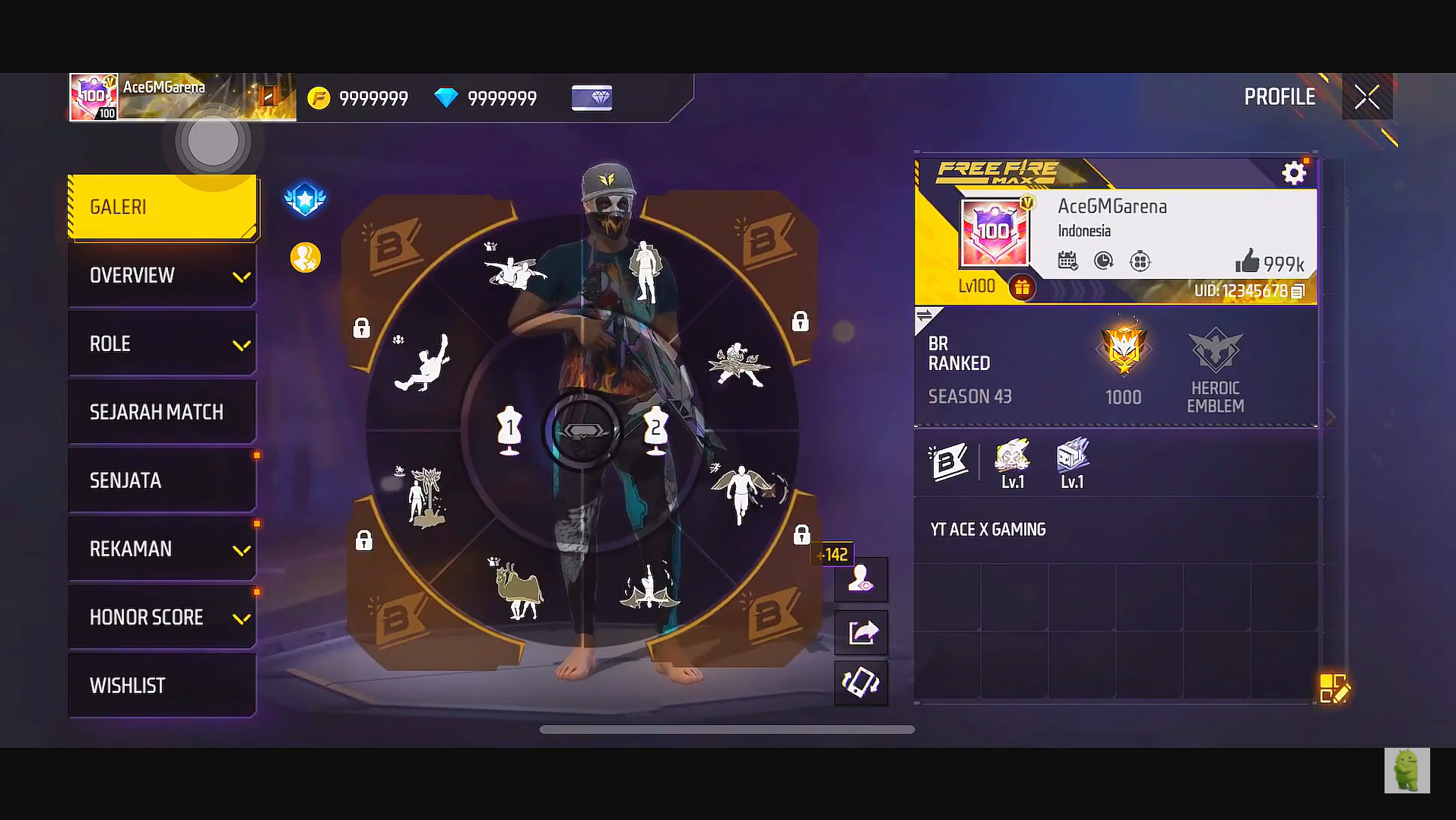Tap the rotate device icon
Image resolution: width=1456 pixels, height=820 pixels.
[861, 682]
